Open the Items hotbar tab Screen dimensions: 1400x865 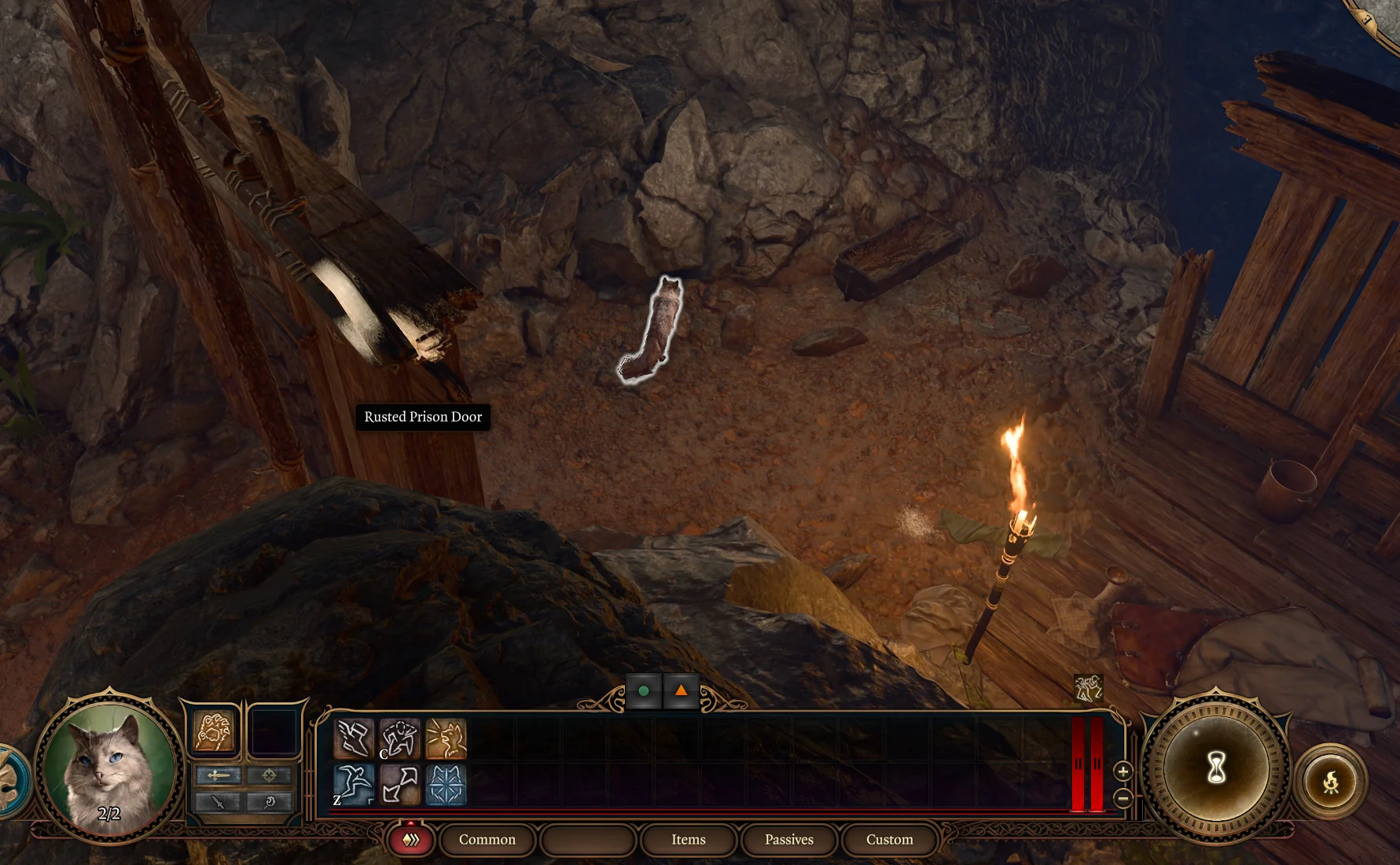(688, 840)
